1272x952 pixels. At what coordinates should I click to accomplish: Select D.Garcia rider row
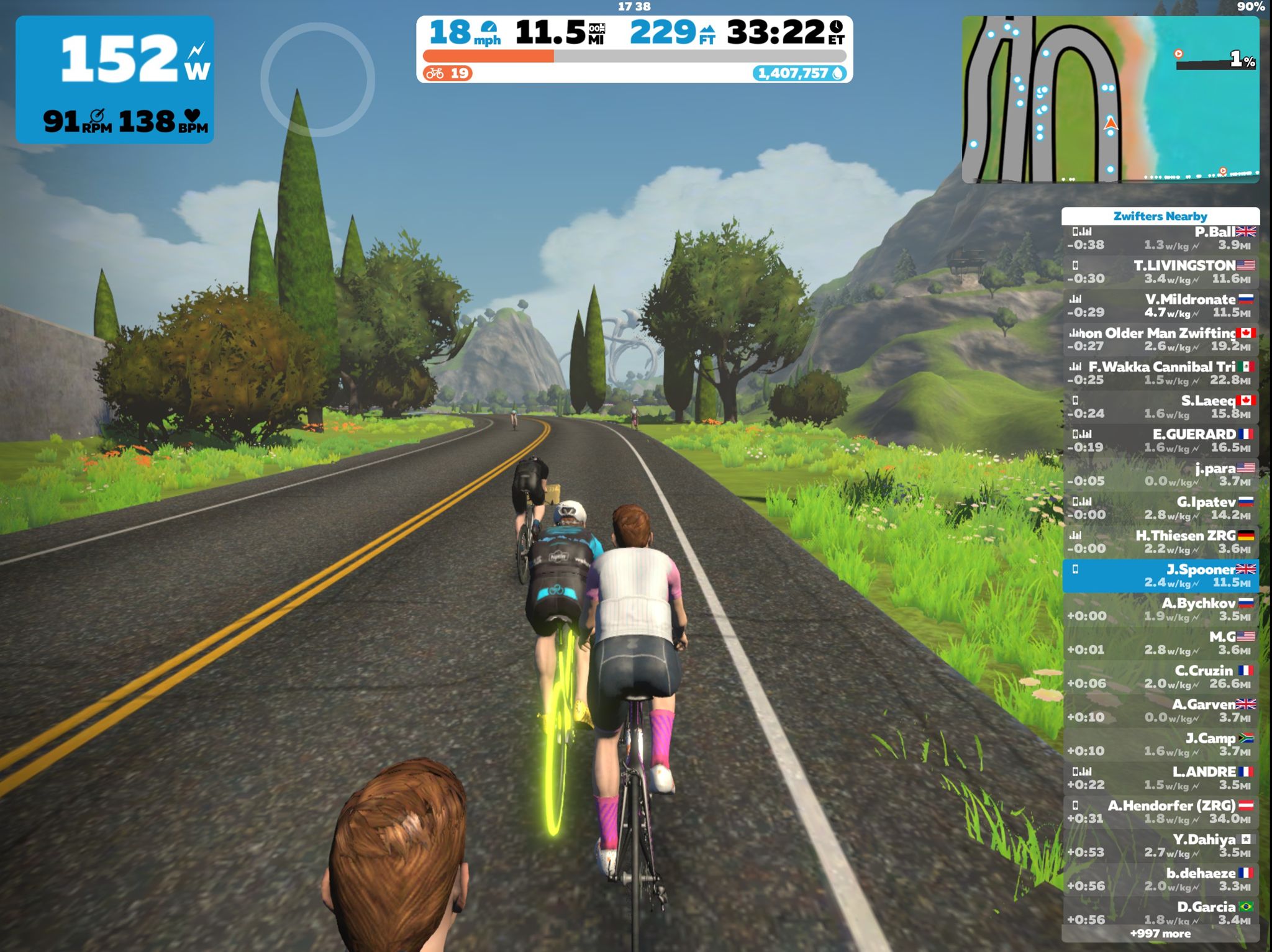[x=1160, y=913]
